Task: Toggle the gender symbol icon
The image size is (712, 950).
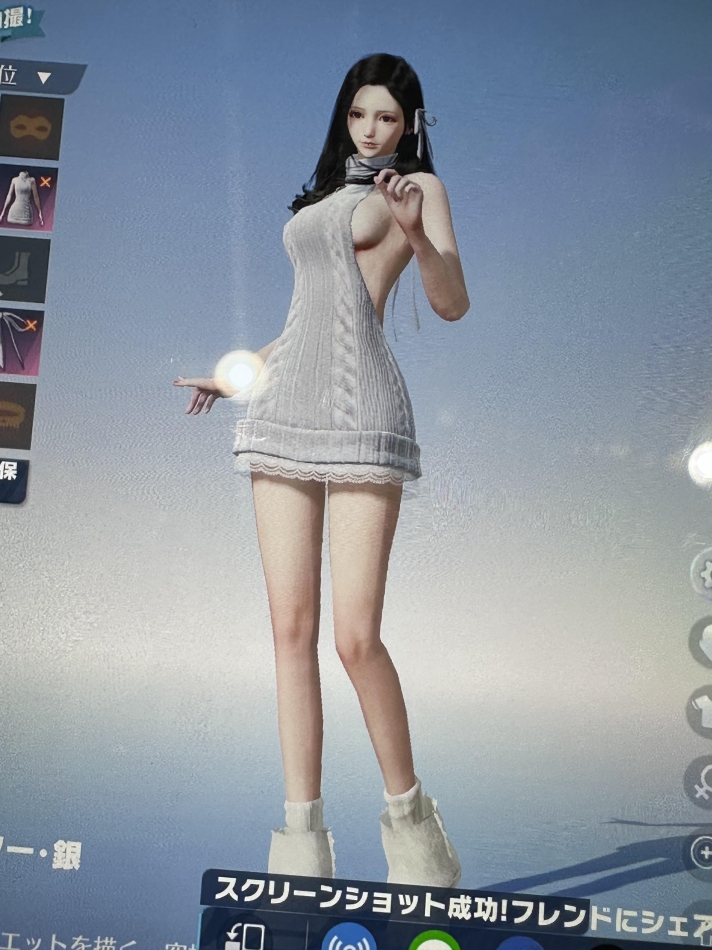Action: [x=701, y=780]
